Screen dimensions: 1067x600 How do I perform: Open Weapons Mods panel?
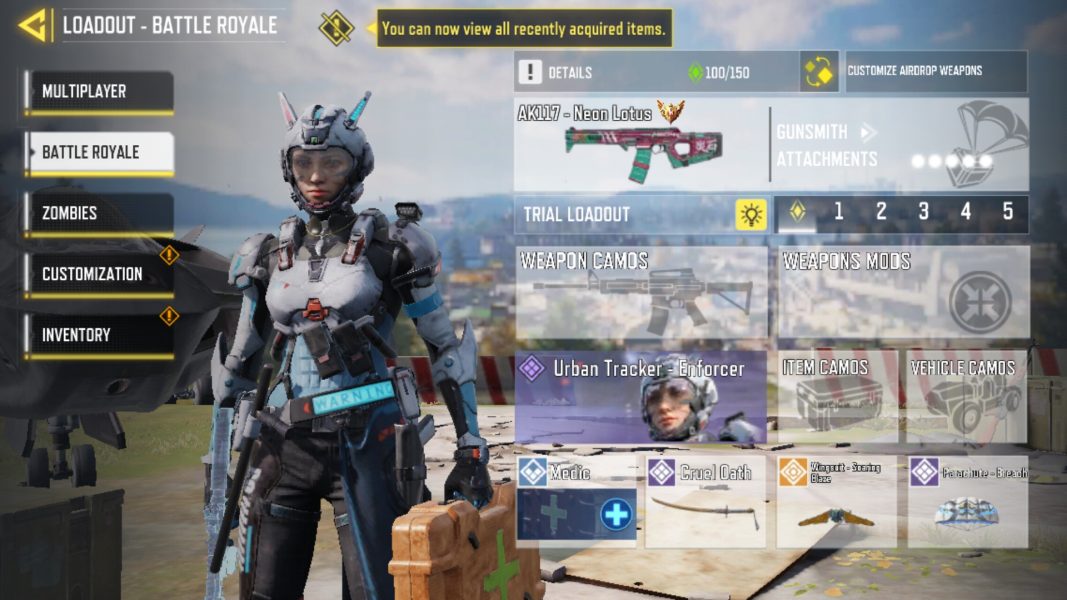point(903,292)
